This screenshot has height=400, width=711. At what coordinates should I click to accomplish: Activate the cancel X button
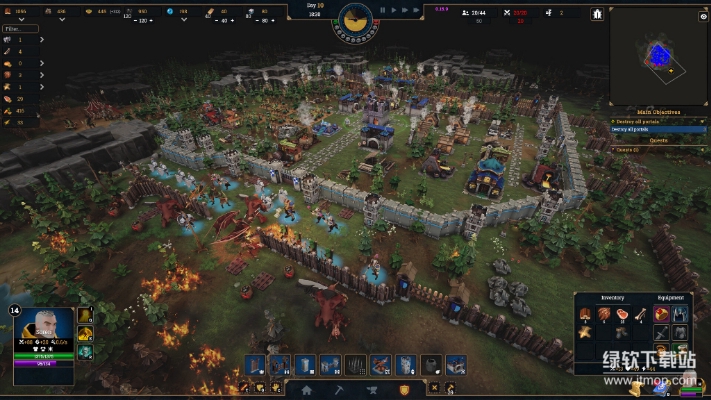tap(434, 387)
